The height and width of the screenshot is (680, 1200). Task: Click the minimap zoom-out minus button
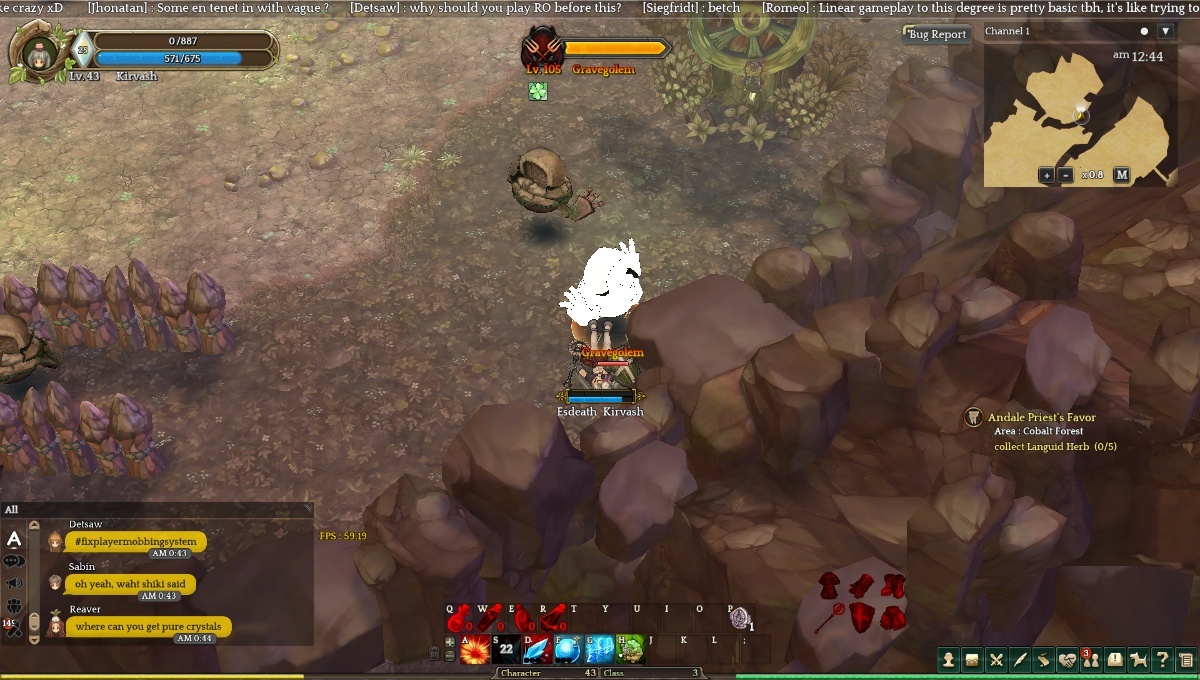1066,175
